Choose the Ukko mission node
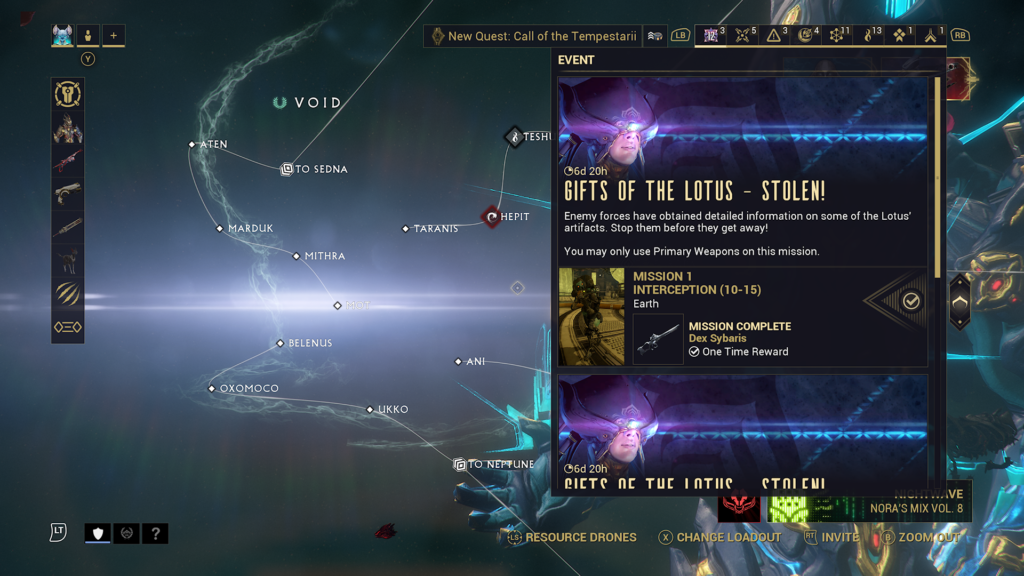 [x=370, y=410]
